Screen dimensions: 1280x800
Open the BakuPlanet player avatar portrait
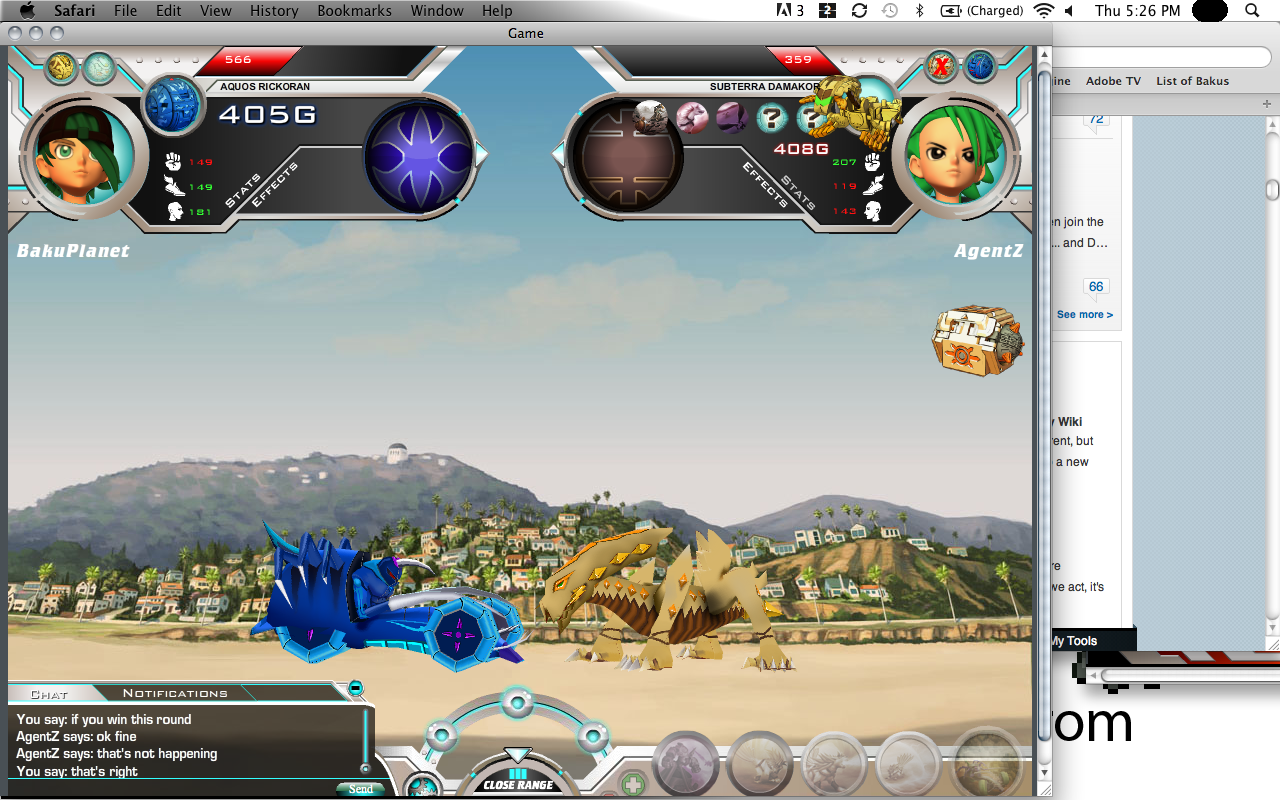click(84, 155)
